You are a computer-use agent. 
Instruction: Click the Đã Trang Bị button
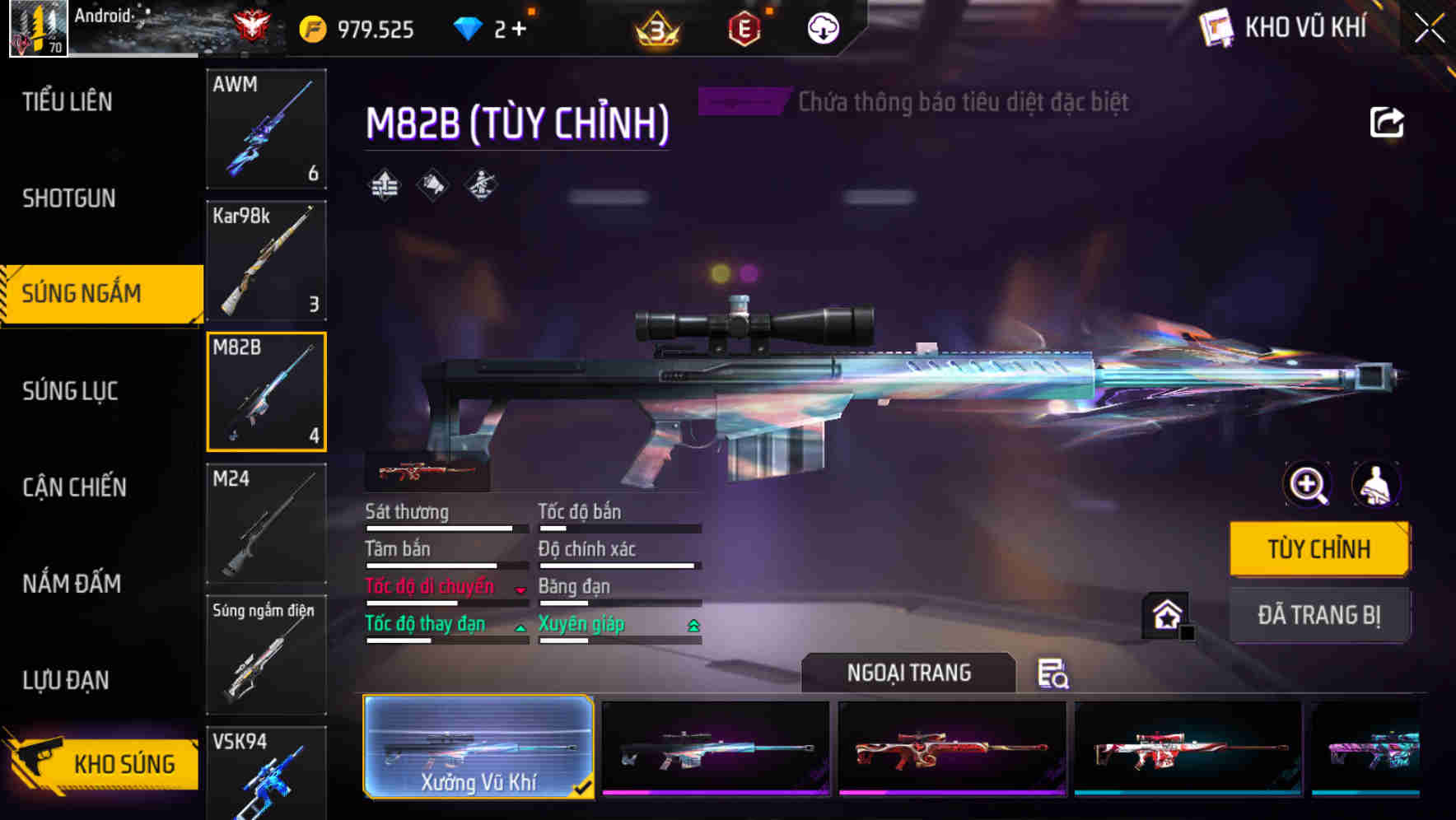(1319, 615)
